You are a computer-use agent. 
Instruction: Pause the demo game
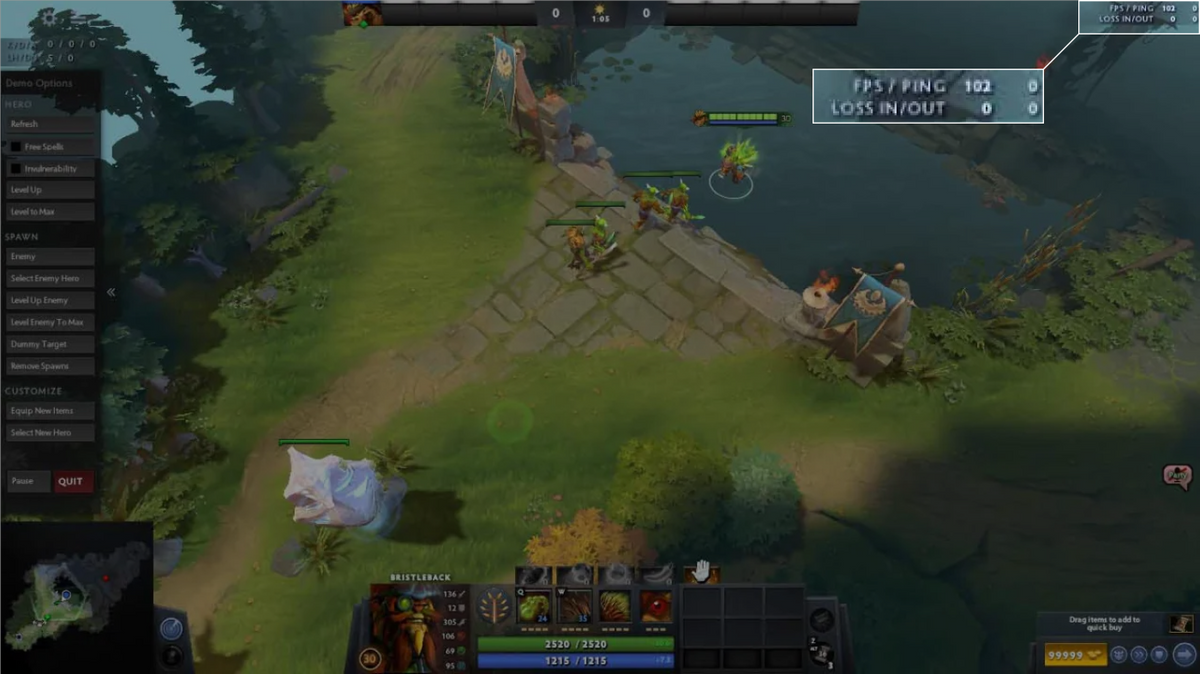pyautogui.click(x=28, y=481)
